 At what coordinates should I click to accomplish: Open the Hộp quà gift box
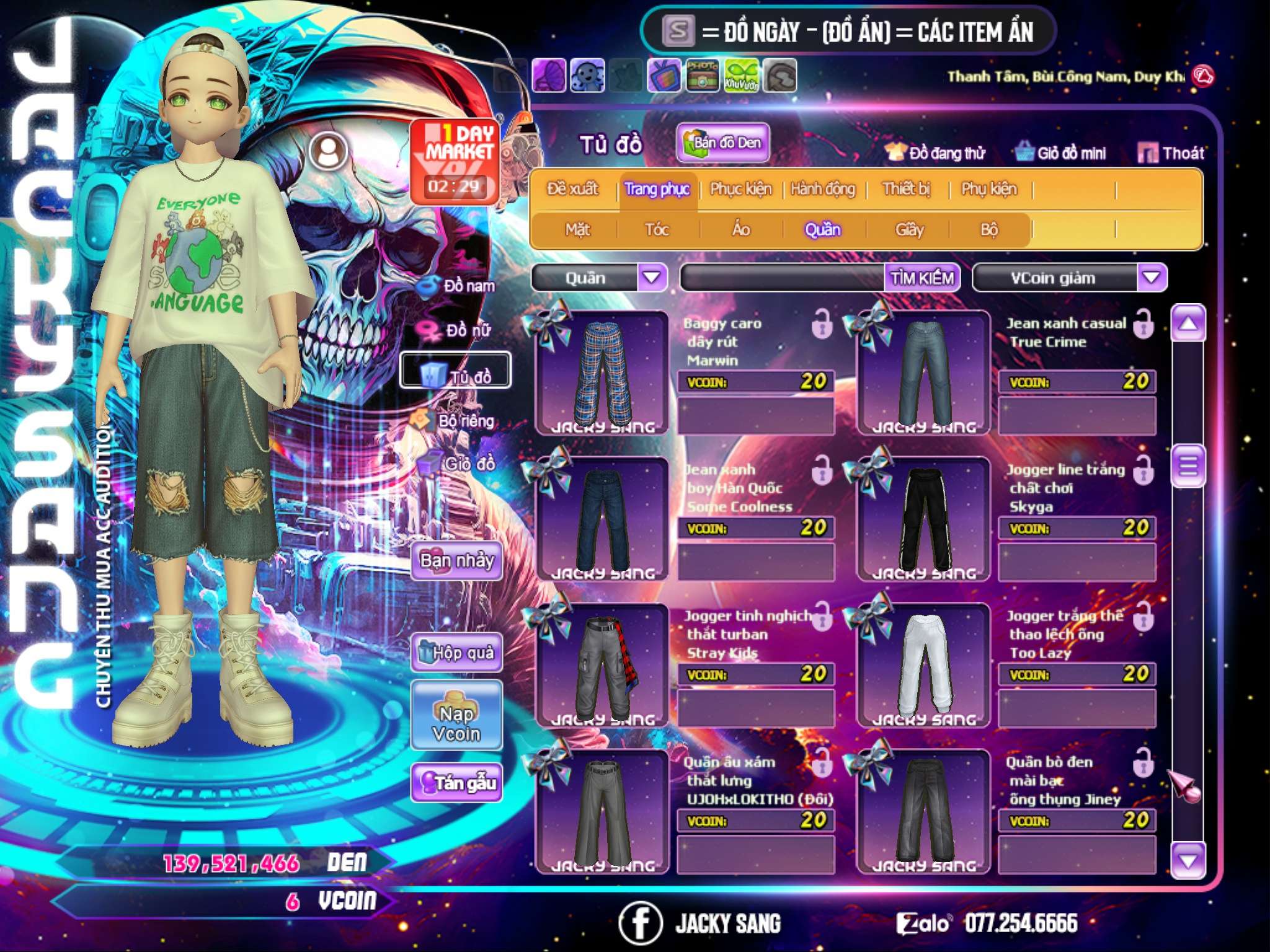[457, 653]
